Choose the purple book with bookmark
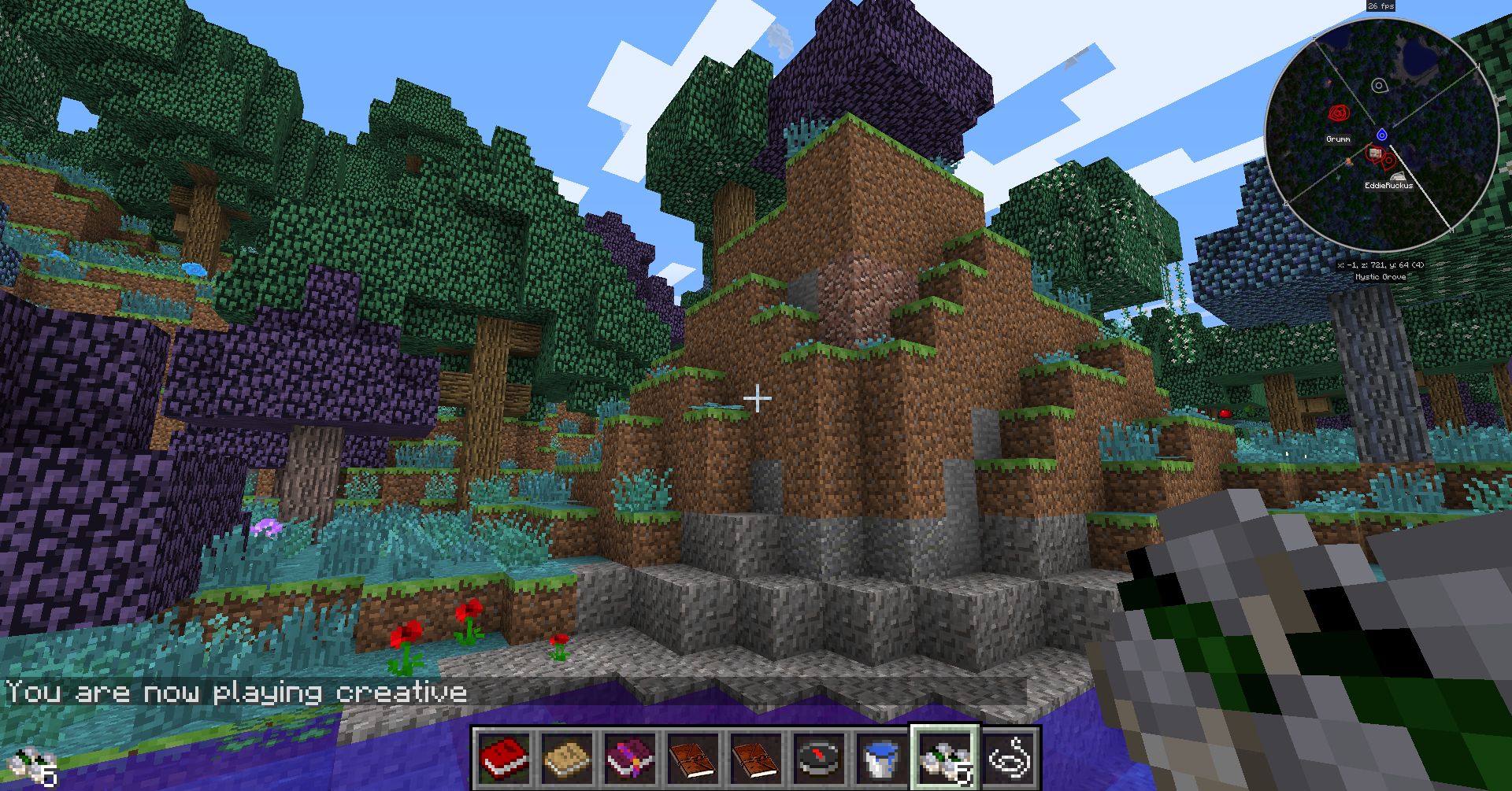The image size is (1512, 791). [x=630, y=758]
